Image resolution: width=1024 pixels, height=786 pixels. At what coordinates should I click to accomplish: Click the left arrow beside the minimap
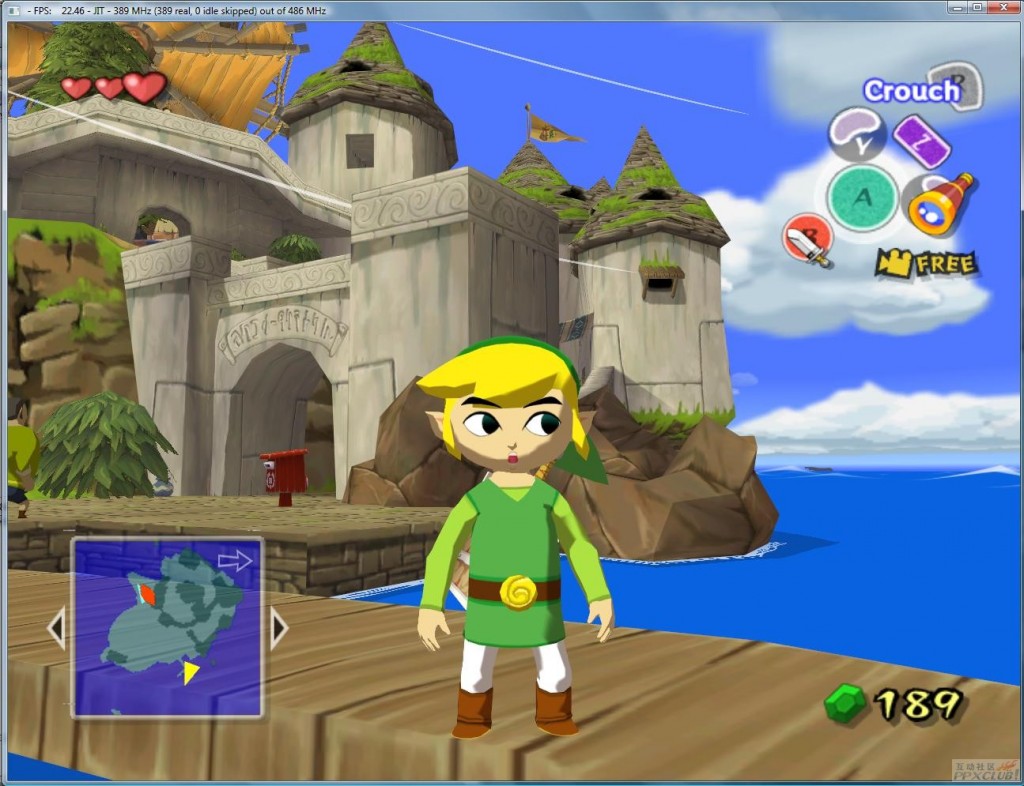click(x=56, y=628)
